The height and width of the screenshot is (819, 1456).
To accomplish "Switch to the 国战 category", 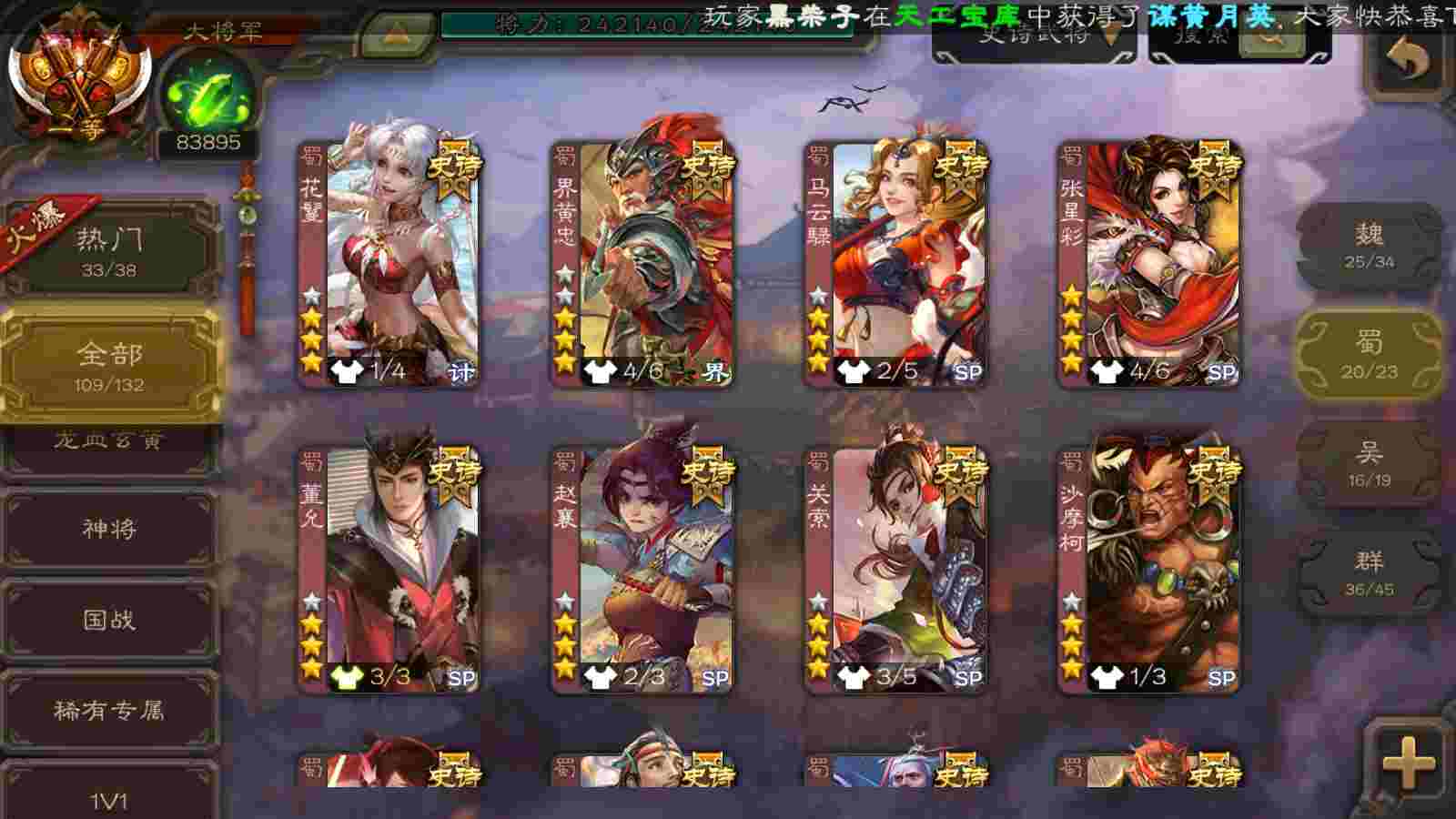I will (109, 621).
